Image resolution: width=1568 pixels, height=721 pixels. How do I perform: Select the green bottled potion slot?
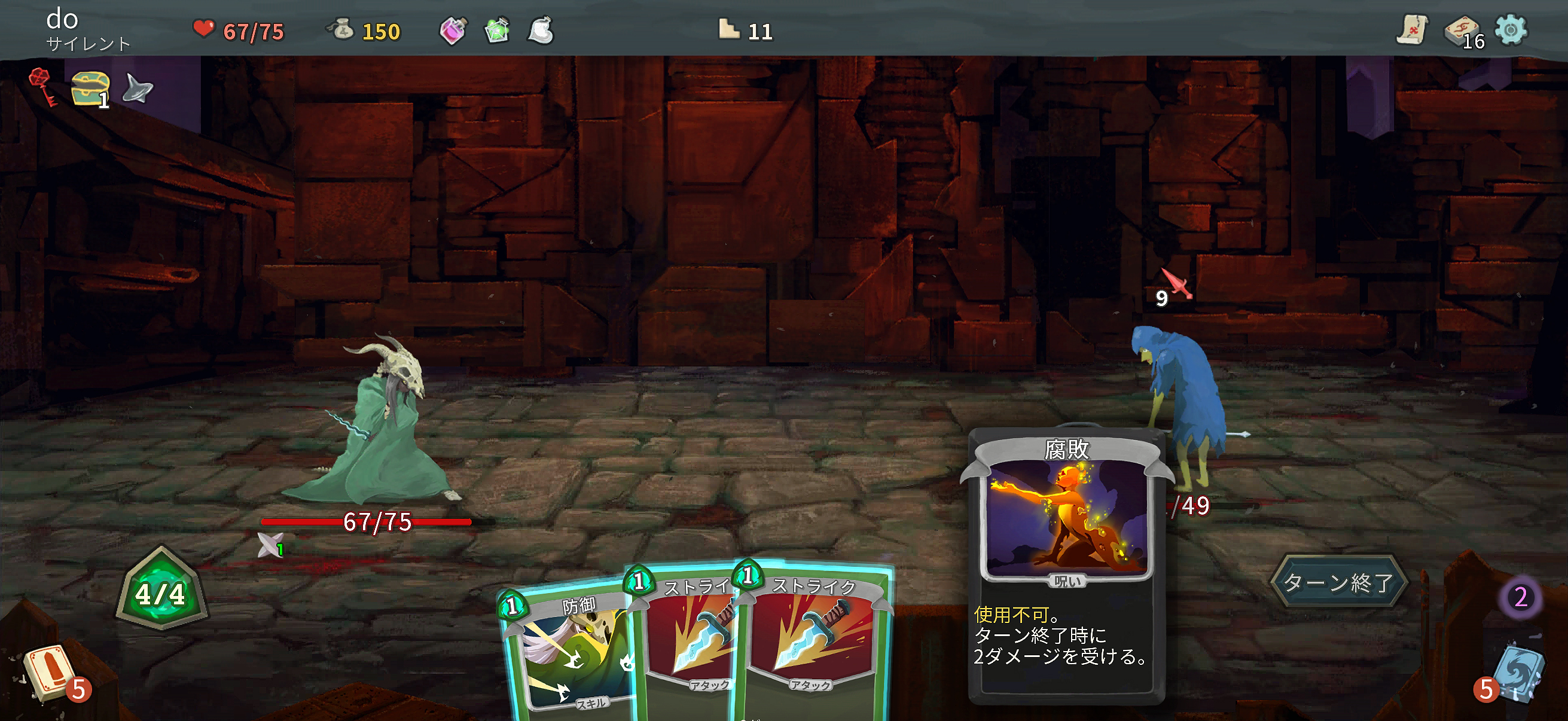point(498,32)
